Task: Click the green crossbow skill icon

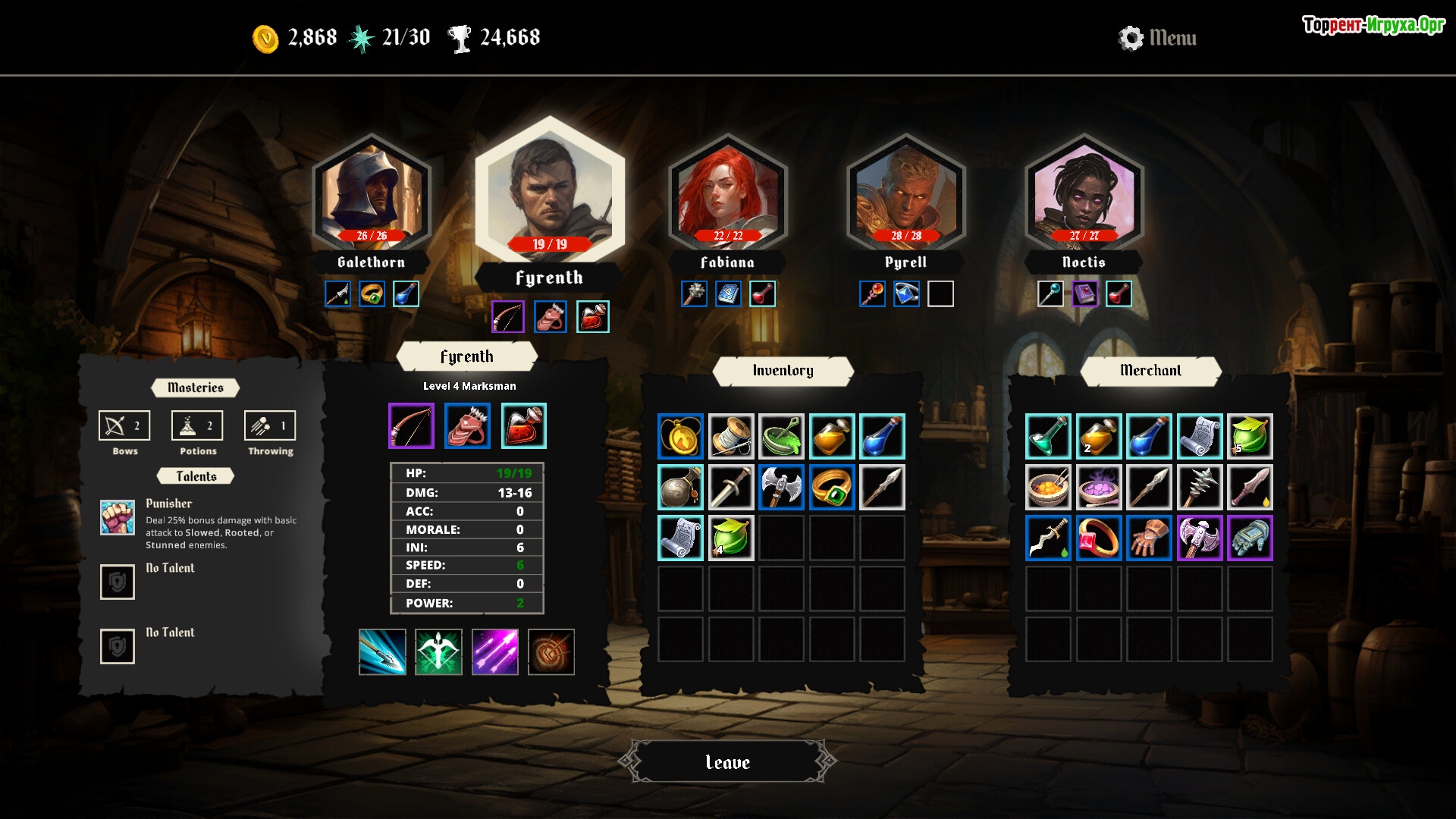Action: (438, 652)
